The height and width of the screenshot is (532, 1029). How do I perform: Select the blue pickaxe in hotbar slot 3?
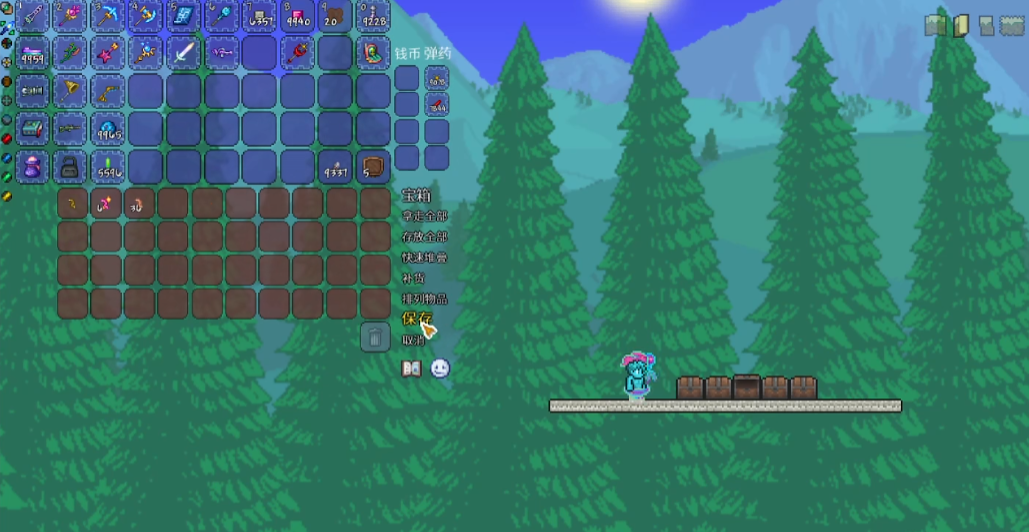(107, 15)
